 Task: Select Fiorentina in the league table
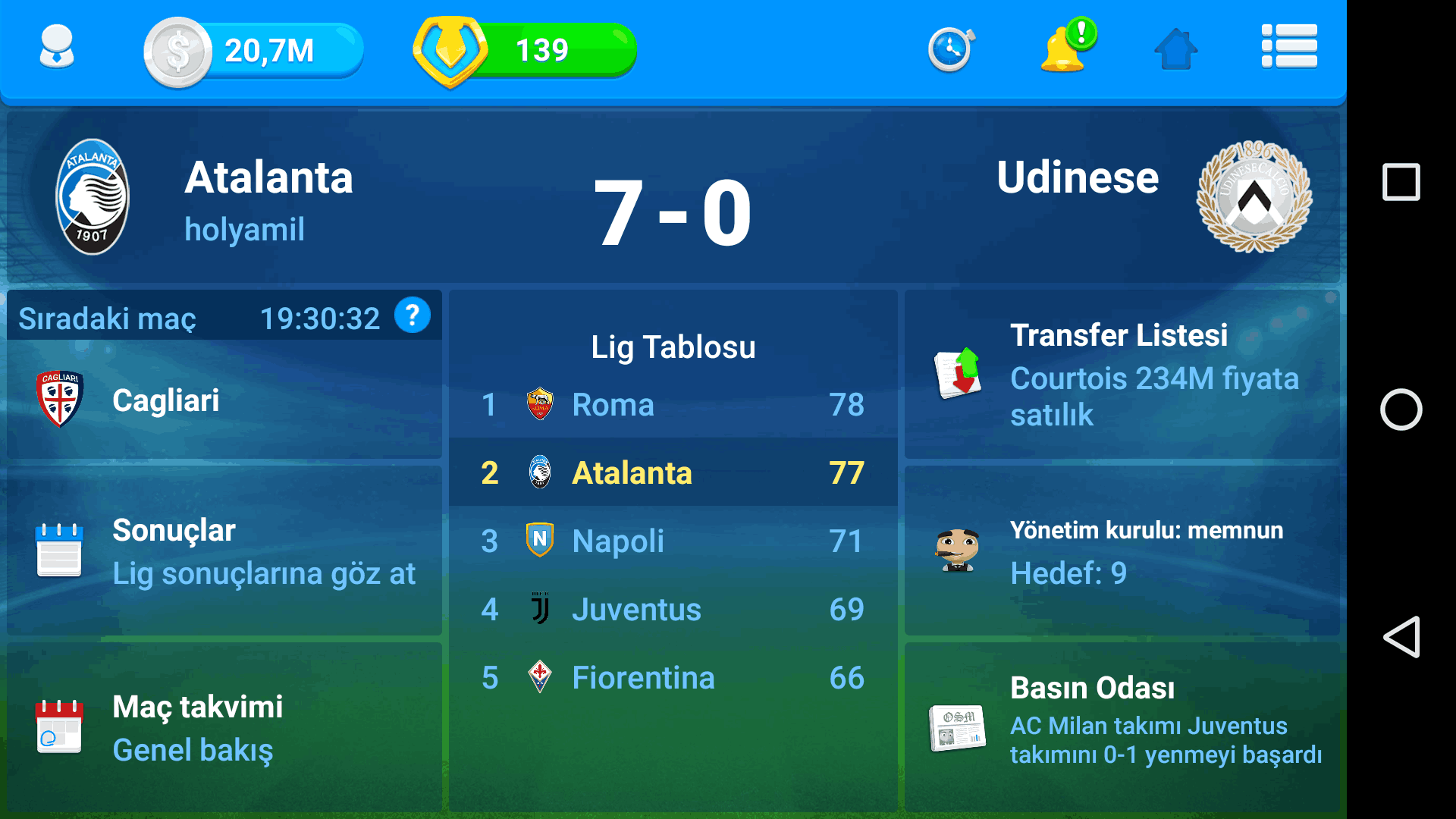point(672,678)
